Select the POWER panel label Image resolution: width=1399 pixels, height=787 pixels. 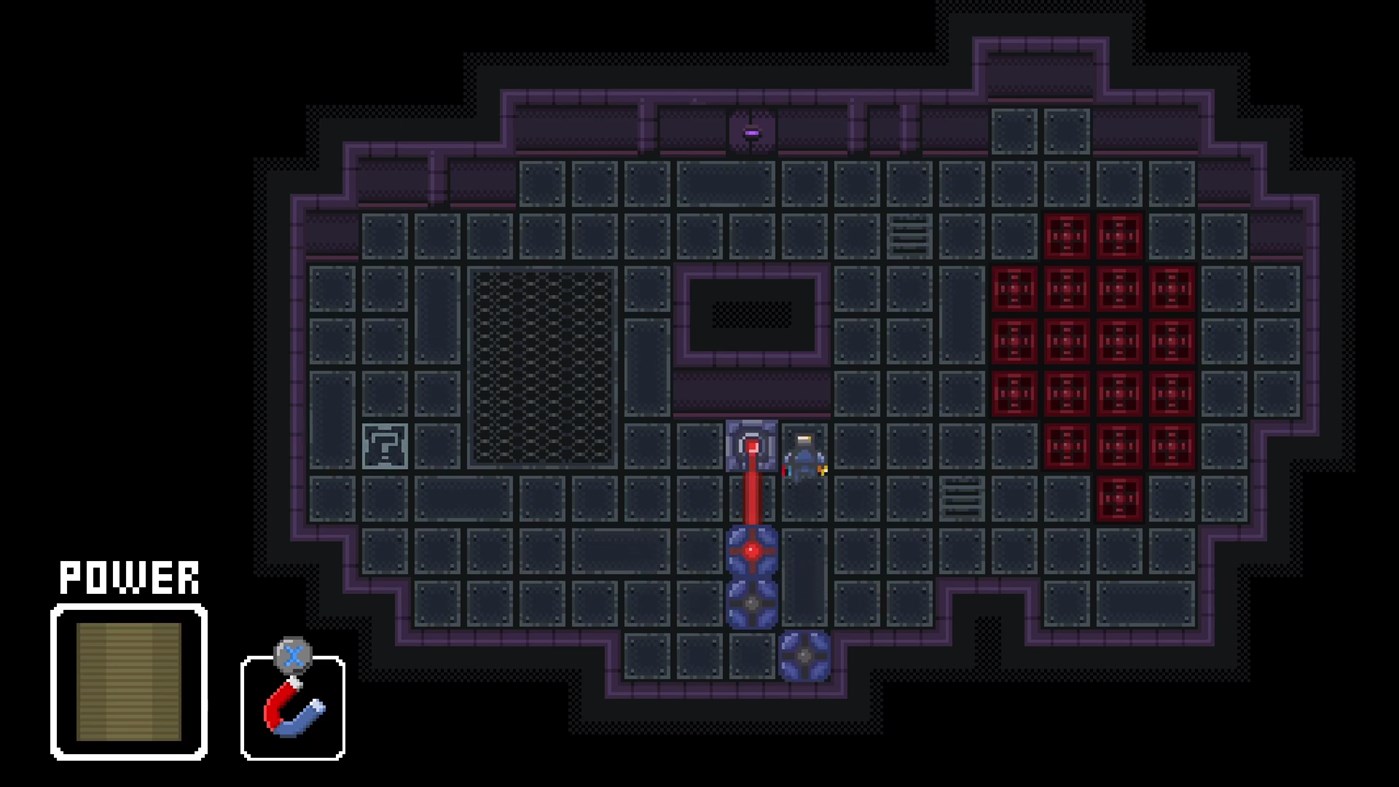[128, 577]
